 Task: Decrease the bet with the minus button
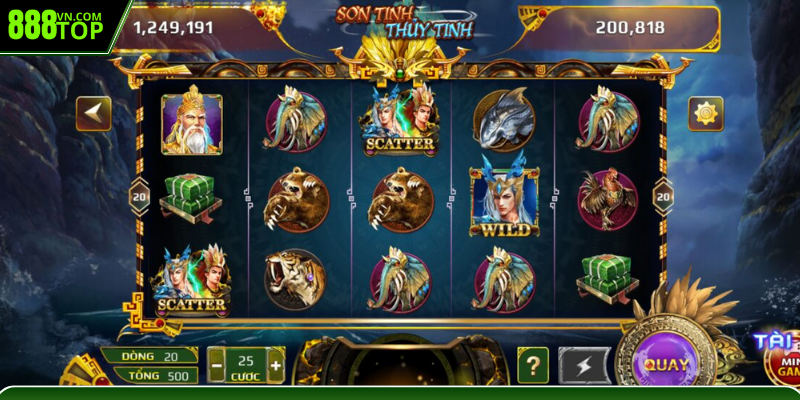click(x=216, y=366)
